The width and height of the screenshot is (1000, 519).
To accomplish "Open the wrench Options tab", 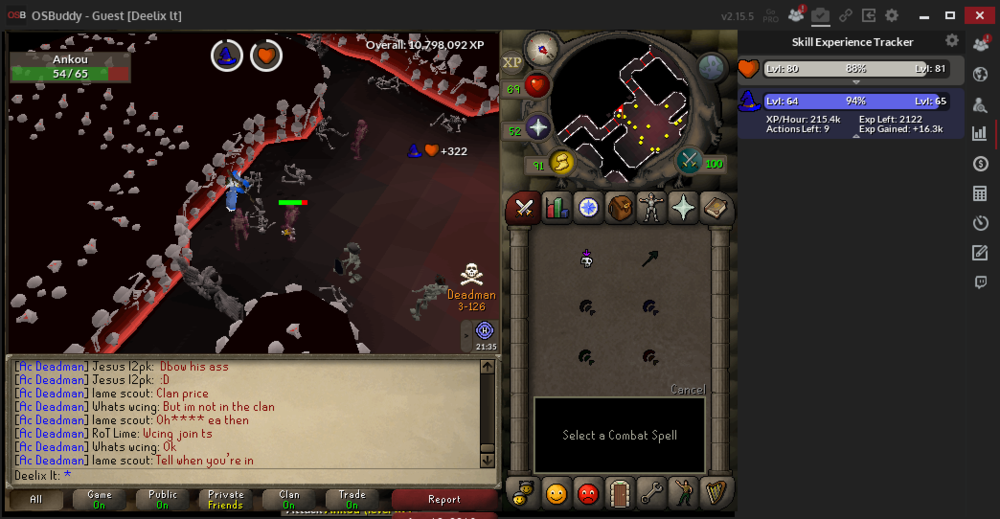I will pyautogui.click(x=652, y=493).
